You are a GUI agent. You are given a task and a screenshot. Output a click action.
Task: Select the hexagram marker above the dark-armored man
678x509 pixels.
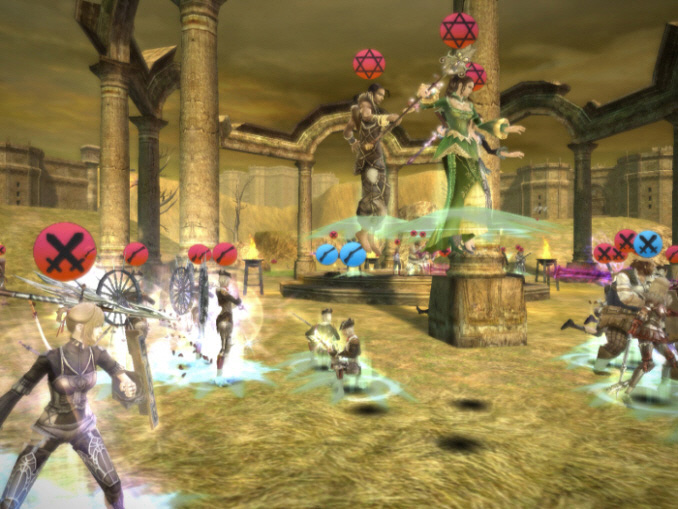tap(369, 64)
